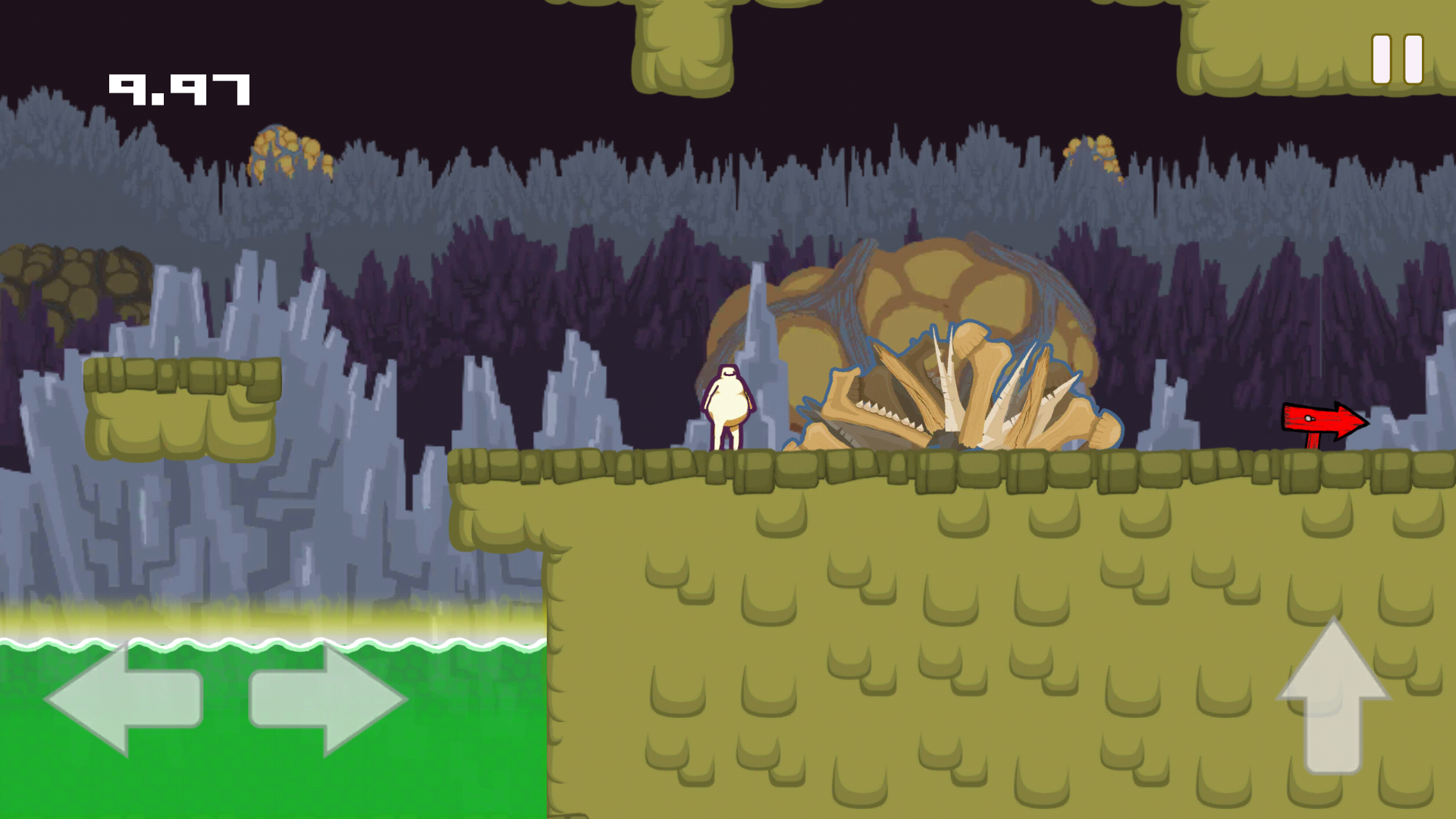Screen dimensions: 1456x819
Task: Pause the game
Action: point(1397,59)
